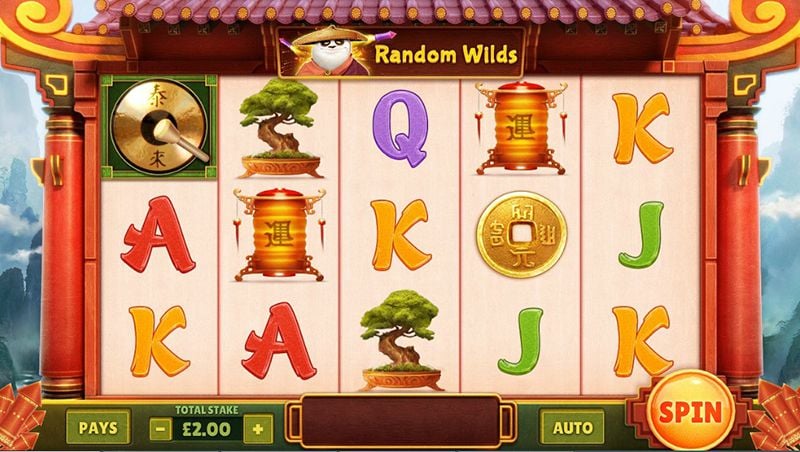Open the PAYS paytable
Image resolution: width=800 pixels, height=452 pixels.
click(98, 428)
